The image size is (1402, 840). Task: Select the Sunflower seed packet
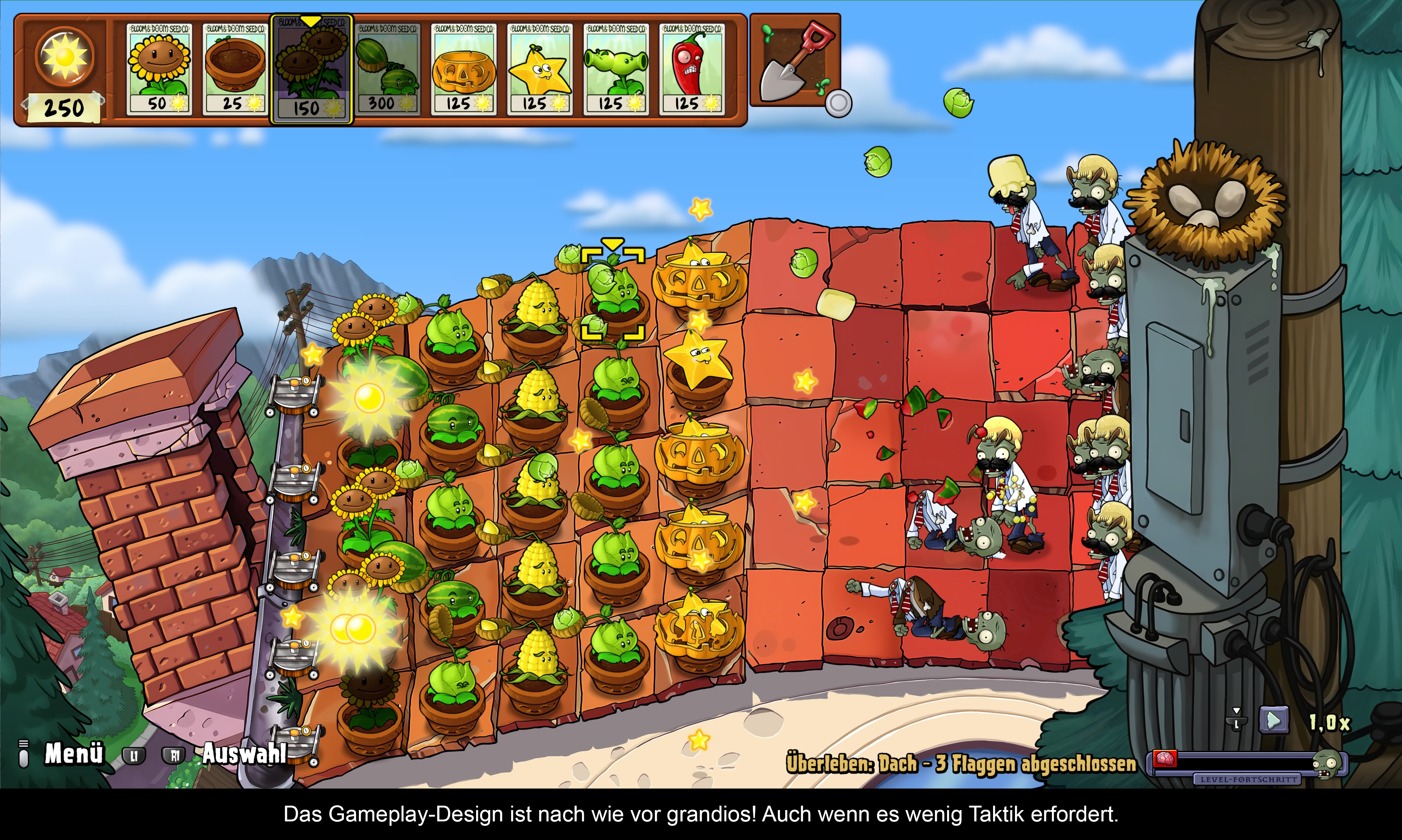click(159, 69)
